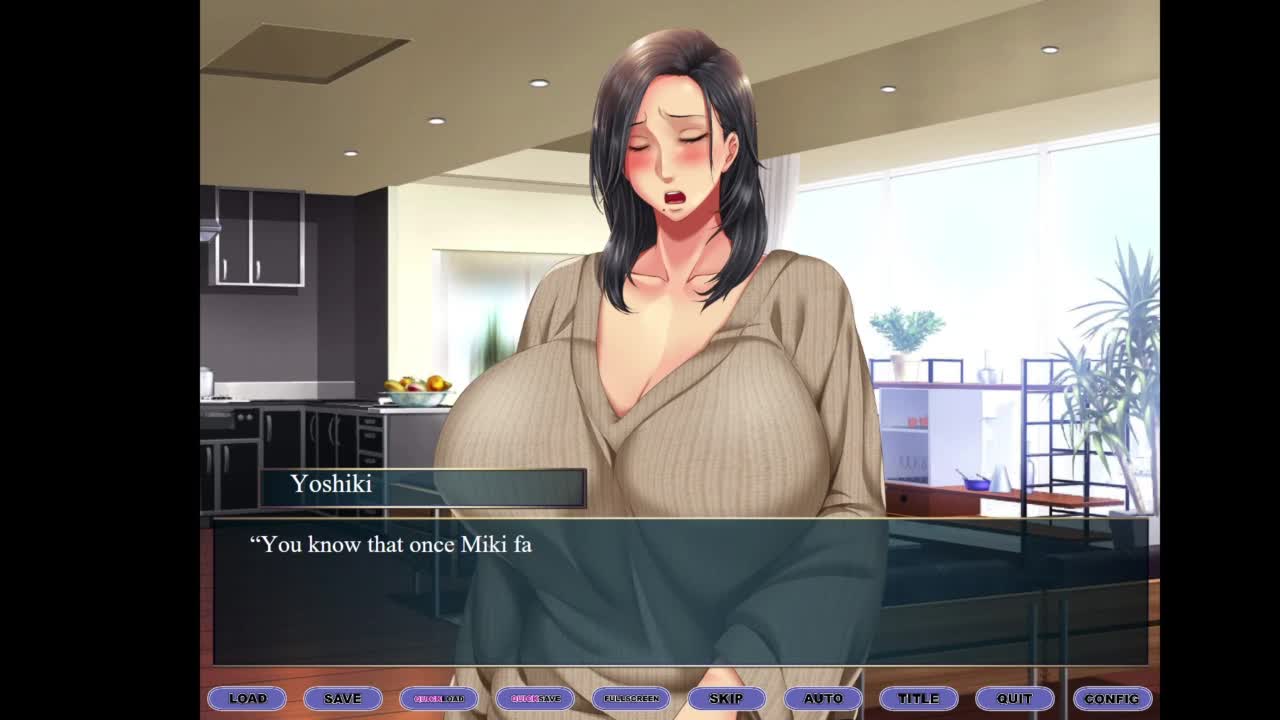The height and width of the screenshot is (720, 1280).
Task: Open the Config settings
Action: click(x=1111, y=698)
